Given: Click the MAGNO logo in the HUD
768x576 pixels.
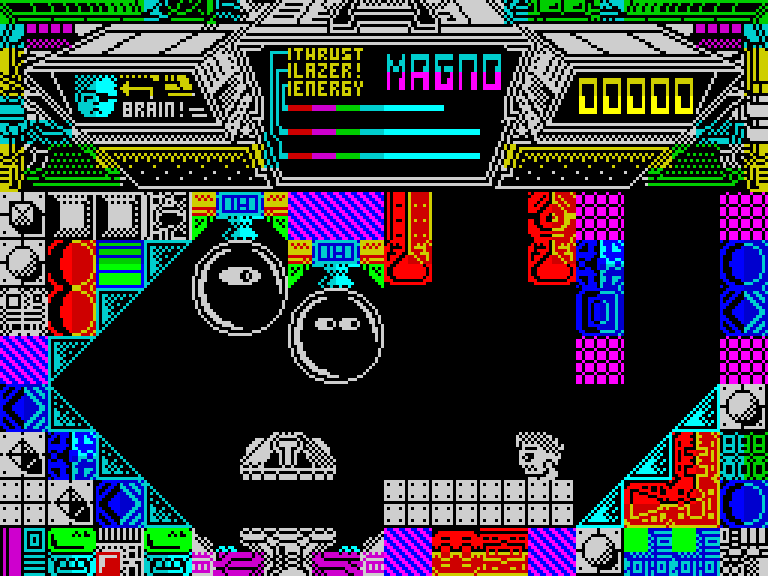Looking at the screenshot, I should pyautogui.click(x=443, y=72).
